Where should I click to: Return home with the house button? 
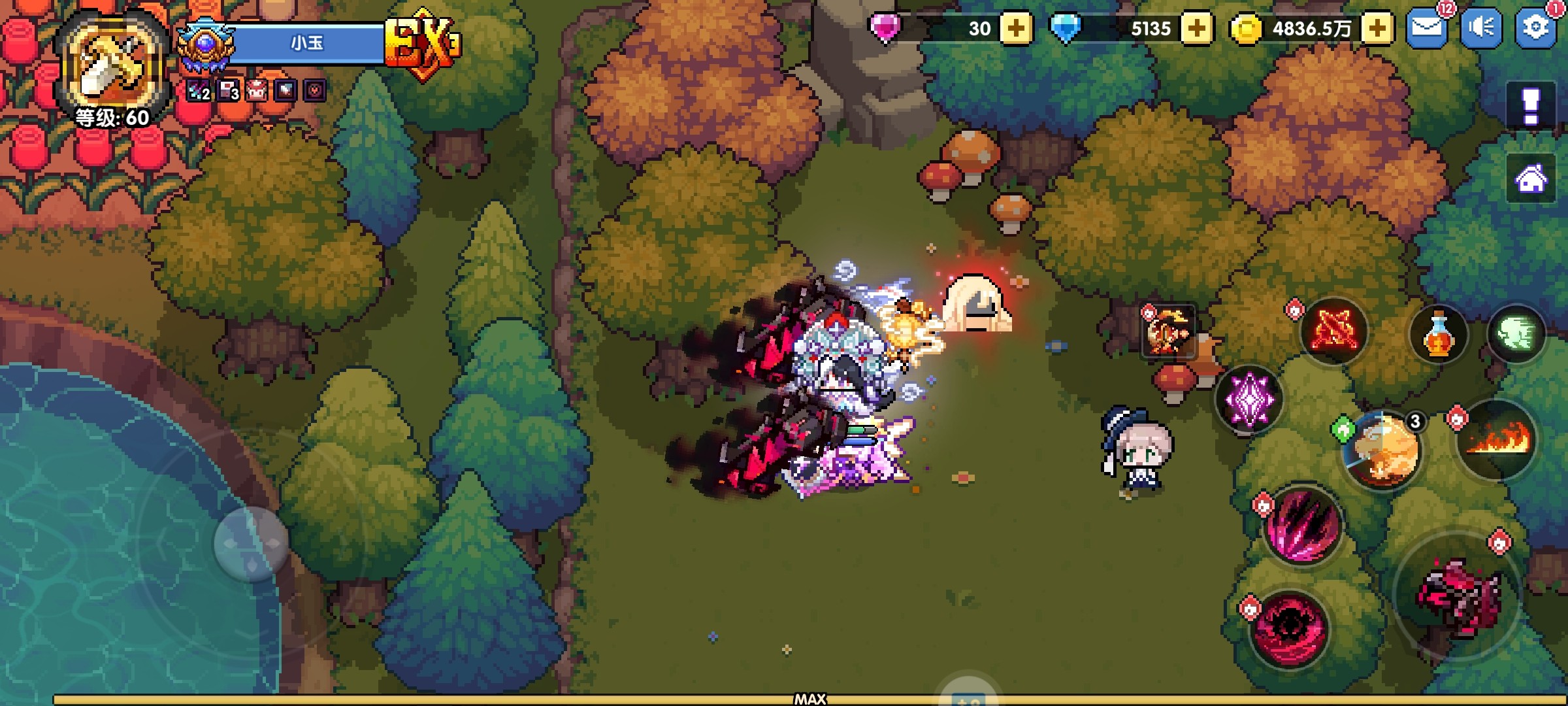1531,178
